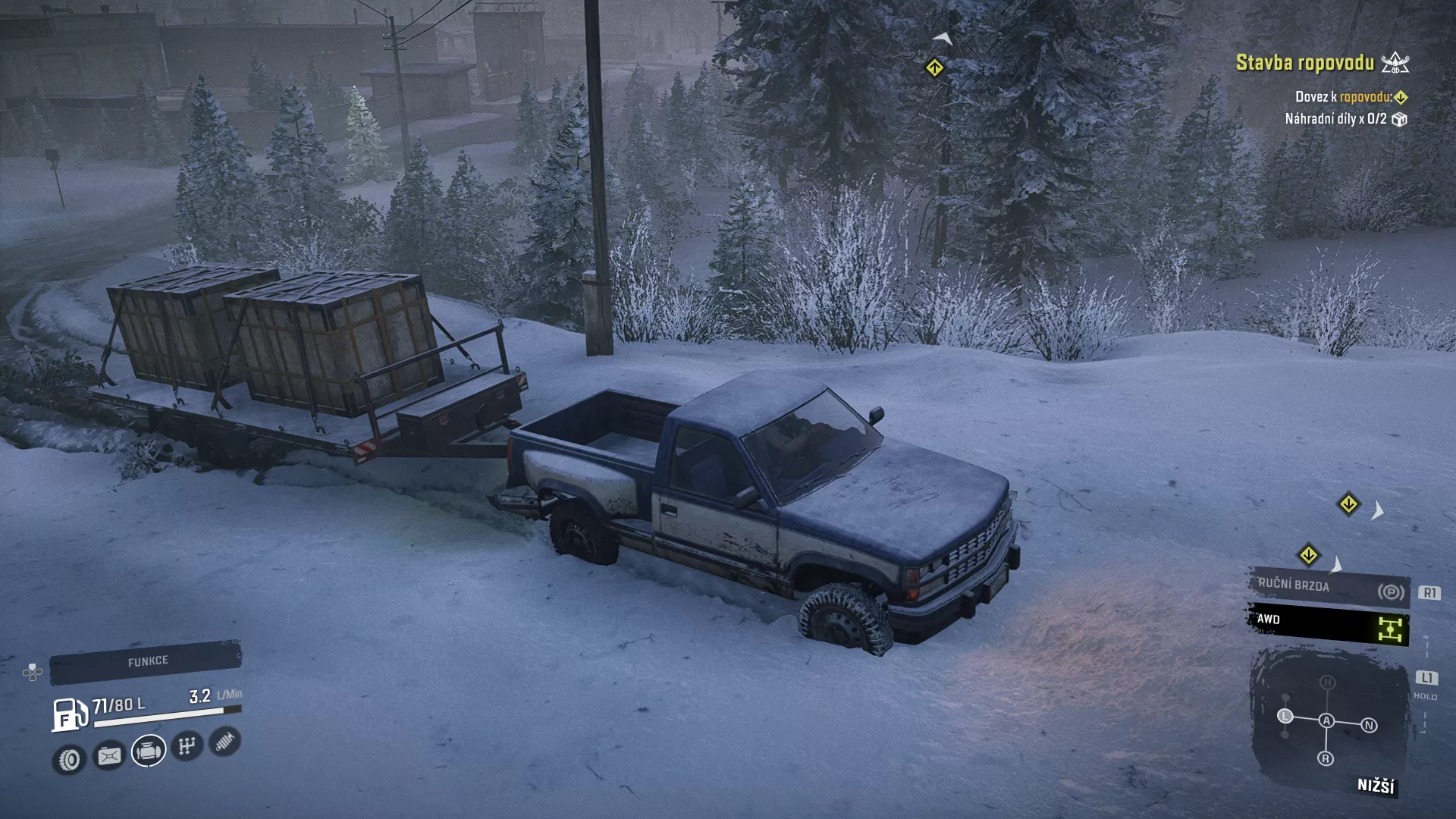Select the suspension spring icon
The width and height of the screenshot is (1456, 819).
225,742
